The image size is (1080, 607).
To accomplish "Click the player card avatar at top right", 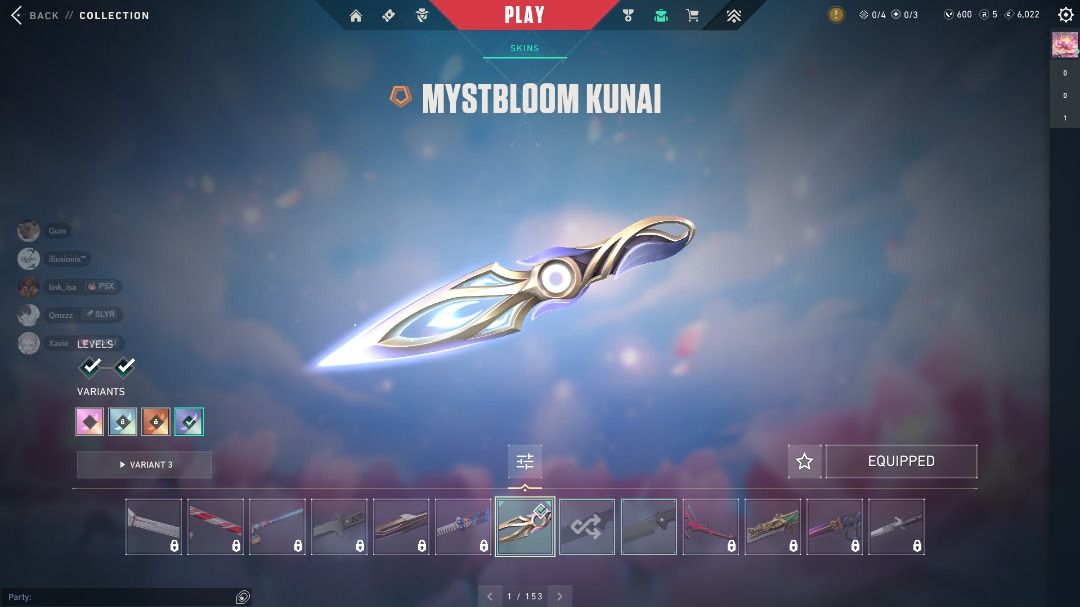I will (1064, 45).
